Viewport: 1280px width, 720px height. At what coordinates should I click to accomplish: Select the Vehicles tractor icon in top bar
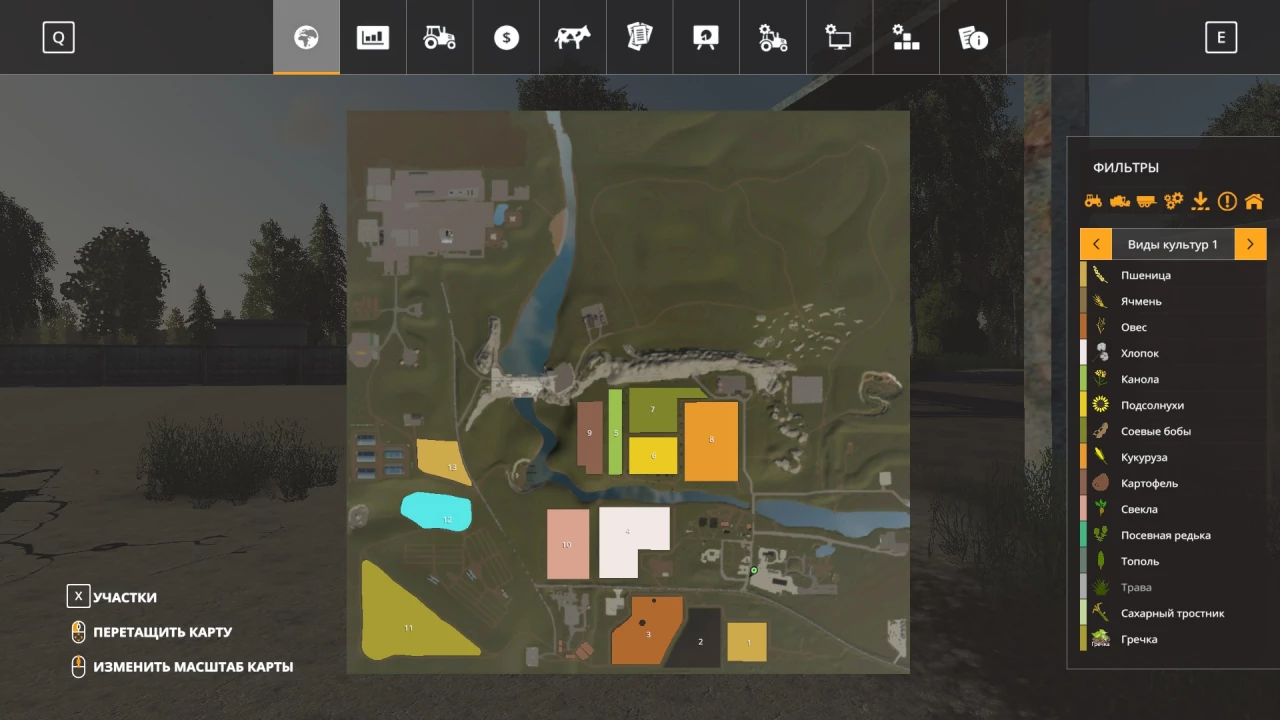tap(439, 37)
